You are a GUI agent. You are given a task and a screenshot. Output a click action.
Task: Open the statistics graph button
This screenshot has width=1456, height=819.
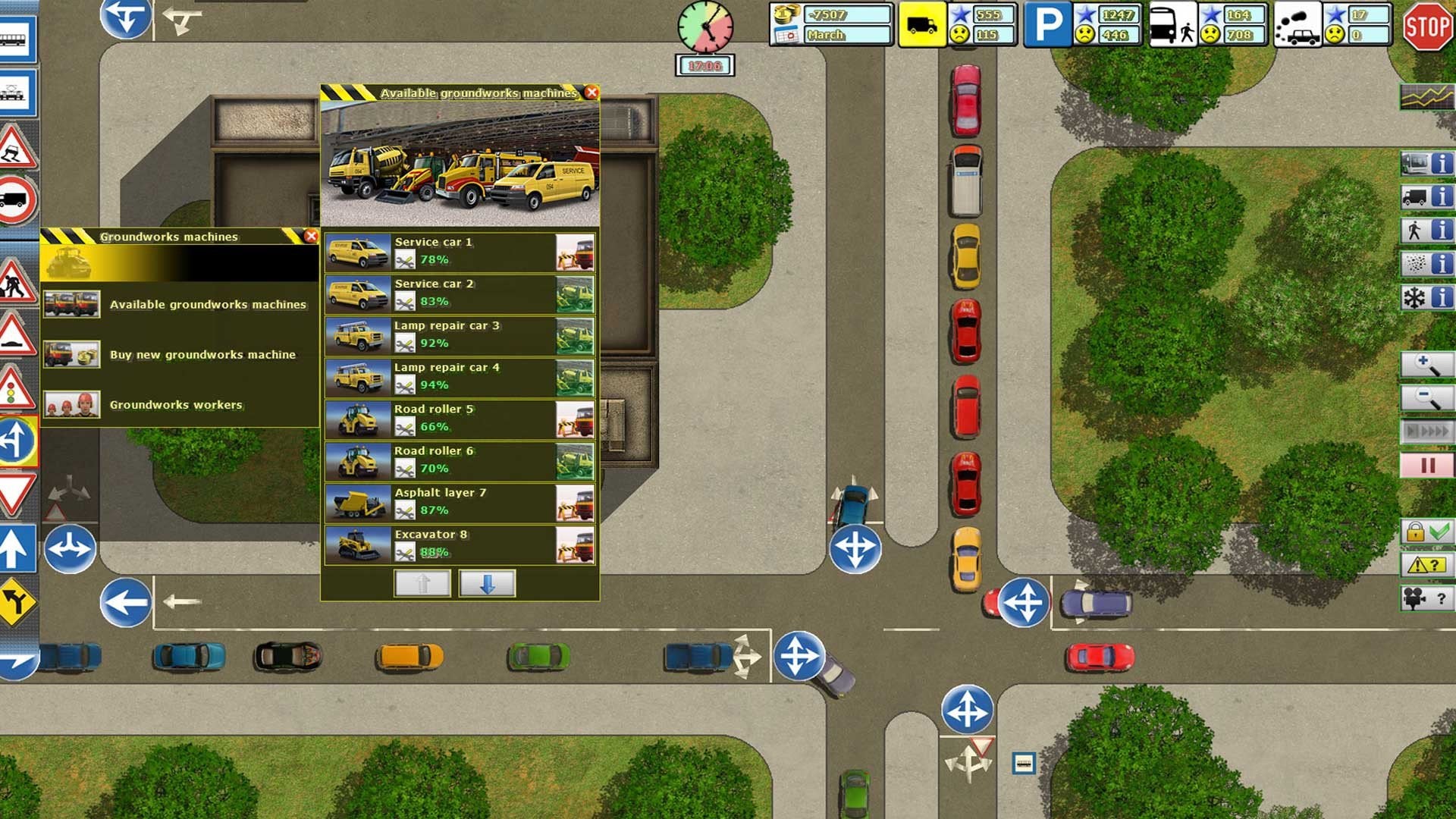click(x=1426, y=96)
